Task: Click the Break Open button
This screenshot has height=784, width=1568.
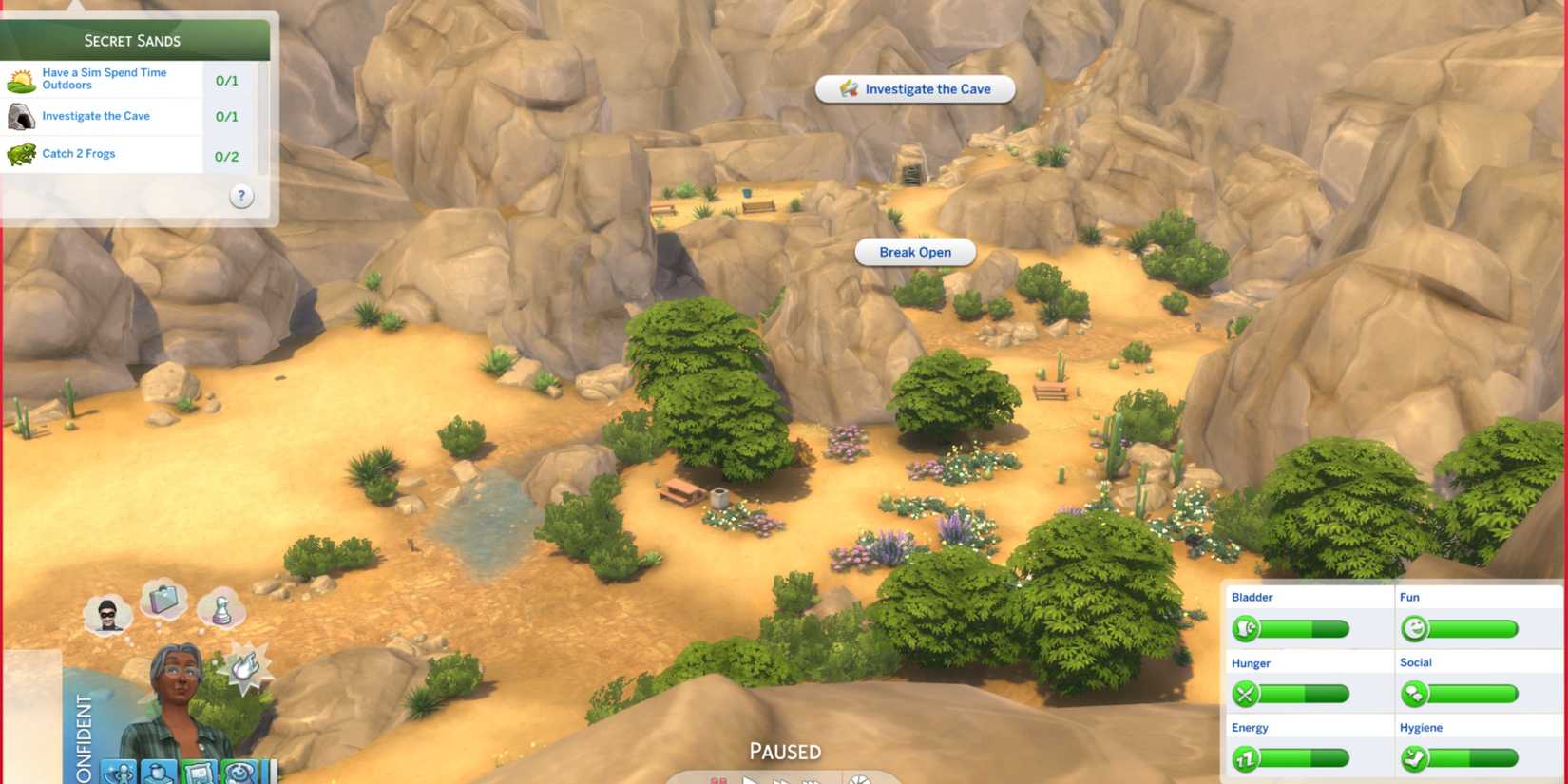Action: click(x=915, y=252)
